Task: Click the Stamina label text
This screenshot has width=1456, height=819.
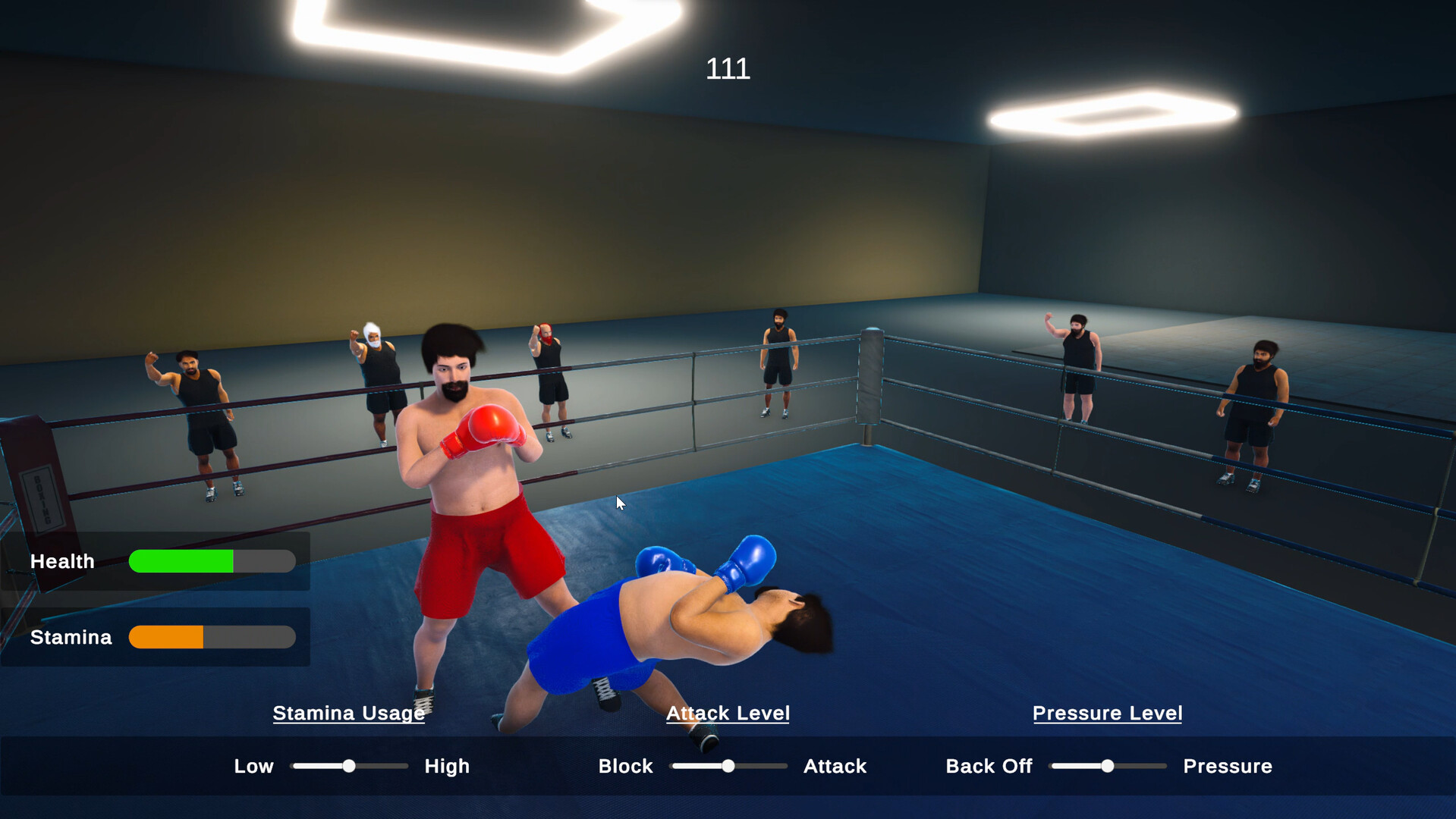Action: [70, 637]
